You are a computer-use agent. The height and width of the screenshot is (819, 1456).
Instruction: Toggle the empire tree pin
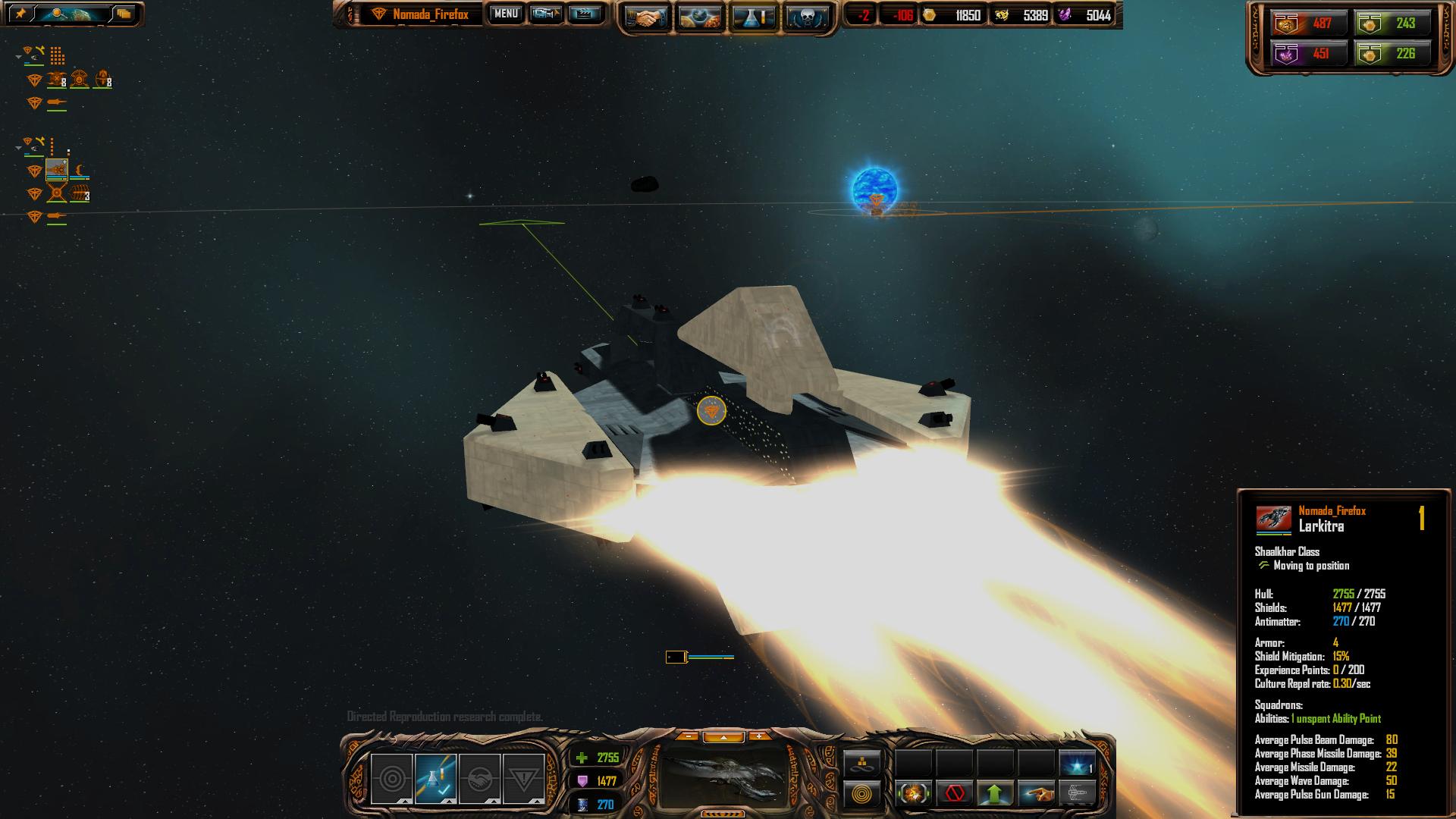pyautogui.click(x=21, y=14)
